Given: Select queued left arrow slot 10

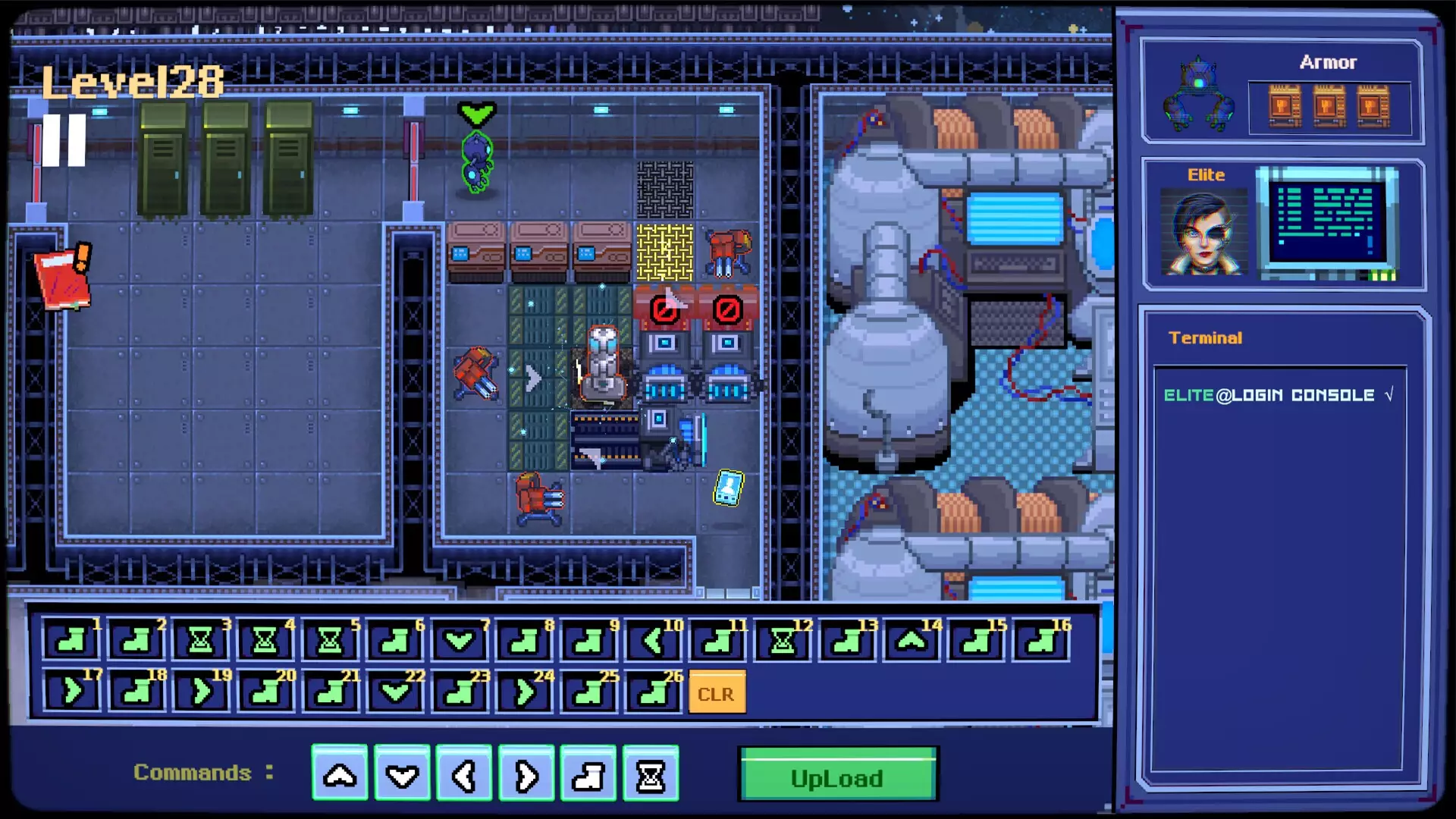Looking at the screenshot, I should click(x=654, y=642).
